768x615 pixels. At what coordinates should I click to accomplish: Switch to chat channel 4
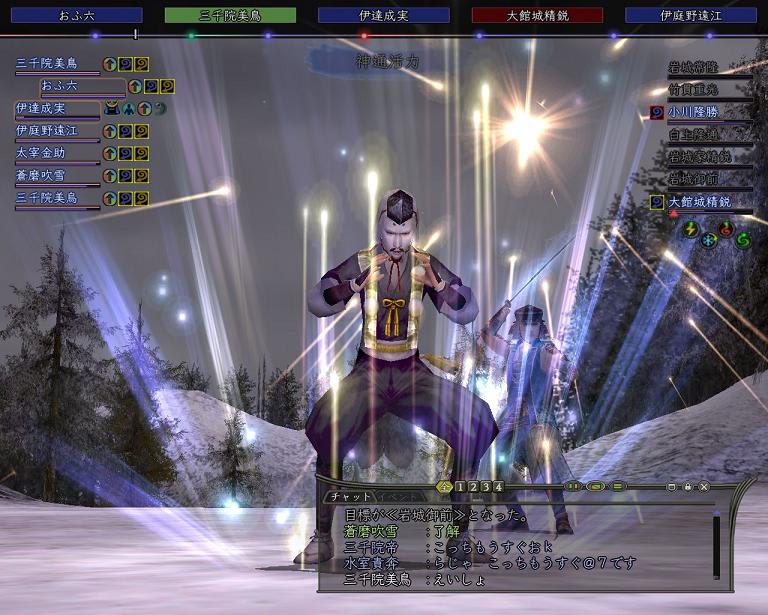(498, 487)
